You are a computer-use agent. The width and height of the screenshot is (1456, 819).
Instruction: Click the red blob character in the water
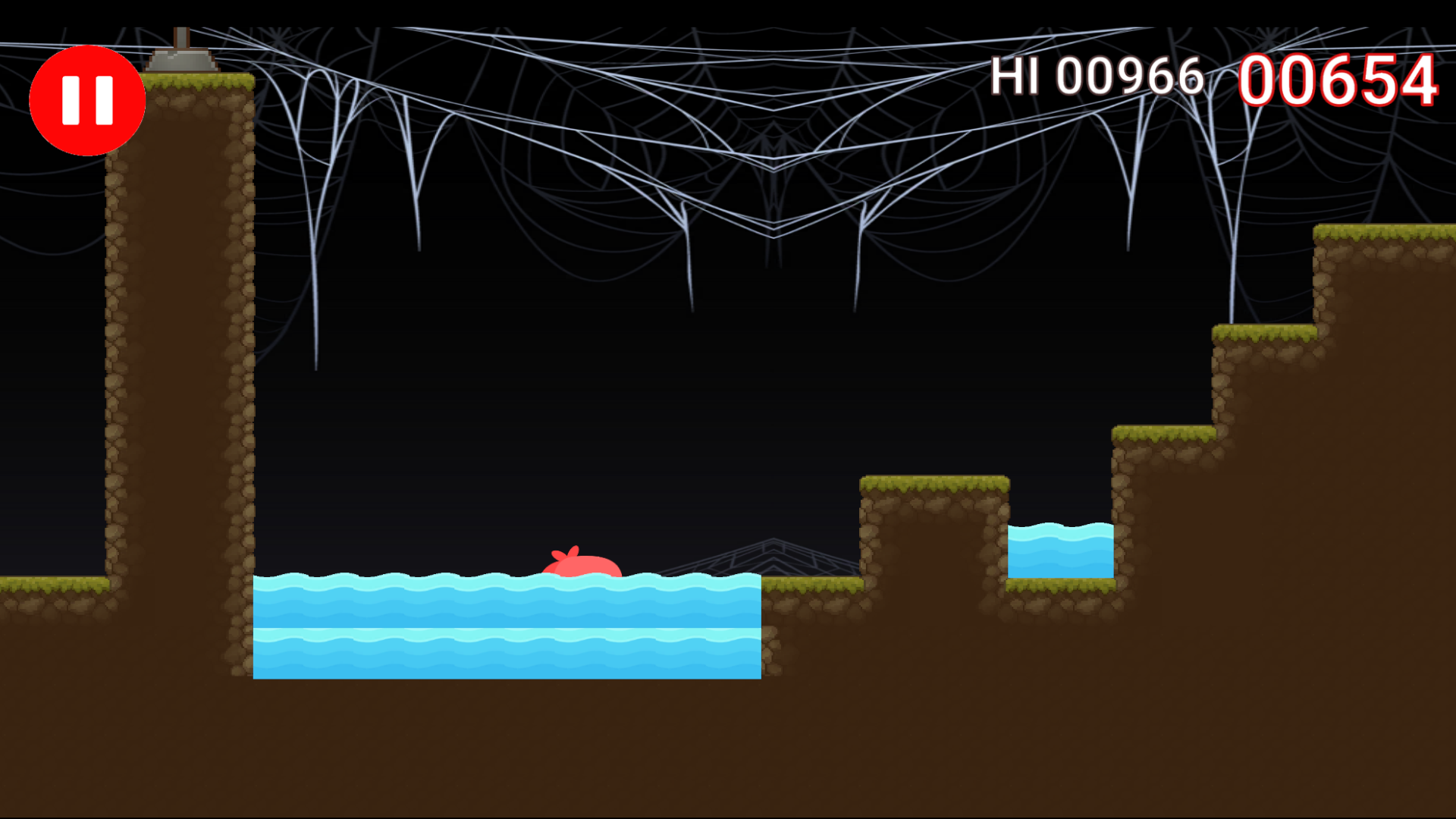point(580,569)
